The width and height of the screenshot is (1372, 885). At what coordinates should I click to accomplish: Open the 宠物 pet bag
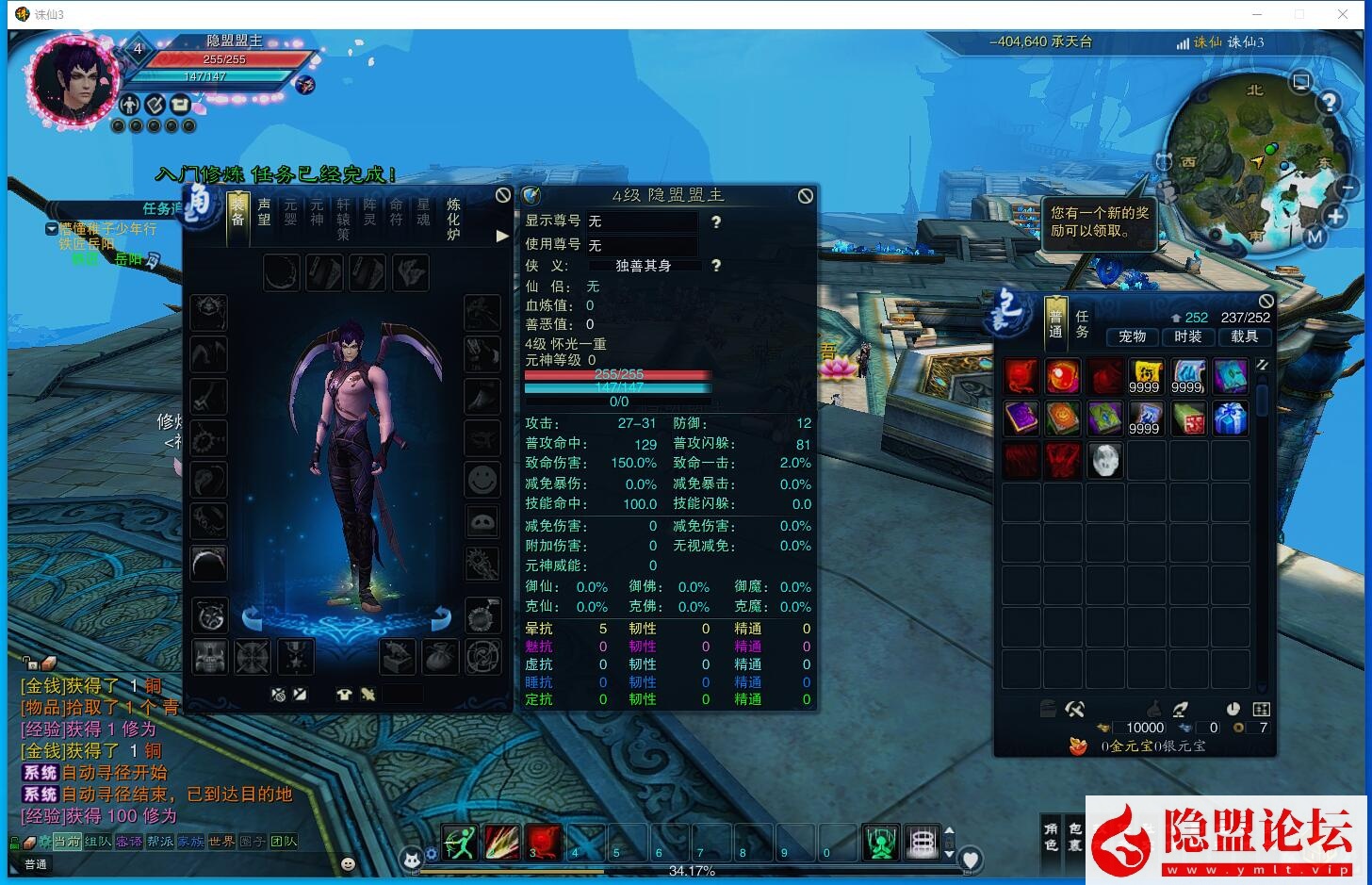click(x=1132, y=336)
